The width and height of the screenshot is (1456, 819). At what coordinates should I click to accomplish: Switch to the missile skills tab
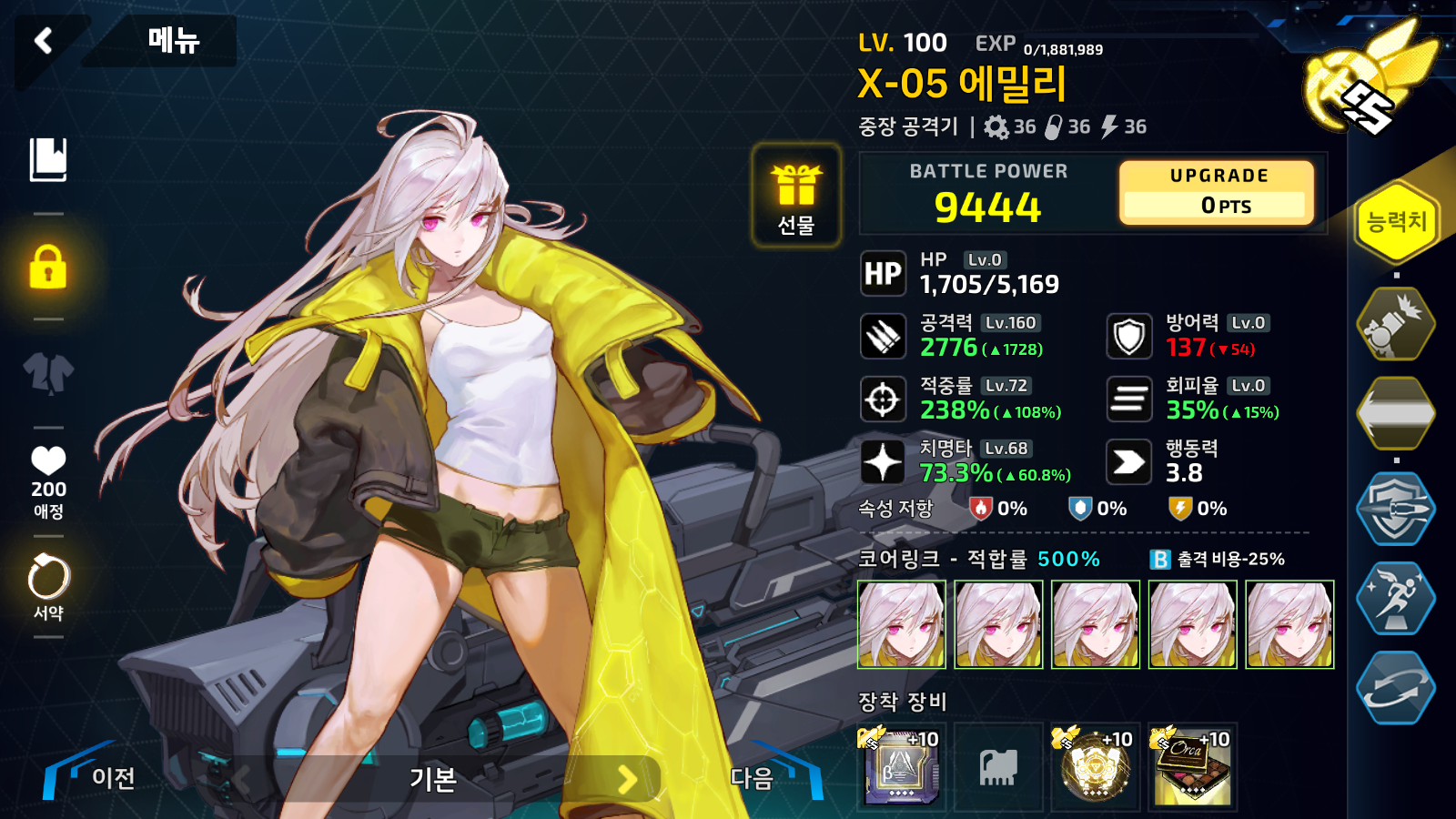(1396, 324)
